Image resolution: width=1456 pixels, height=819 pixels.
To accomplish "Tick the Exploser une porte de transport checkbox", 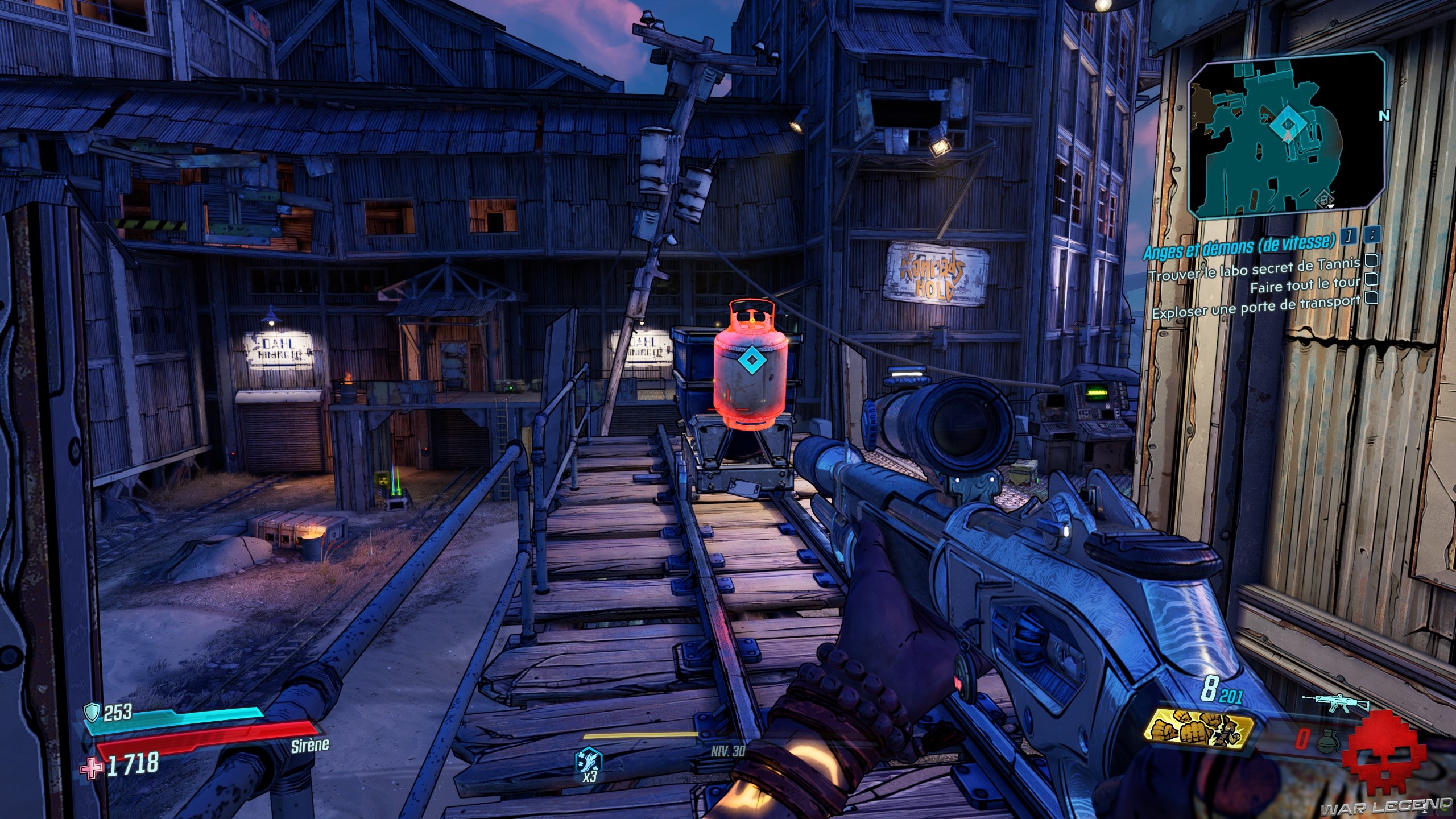I will coord(1371,297).
